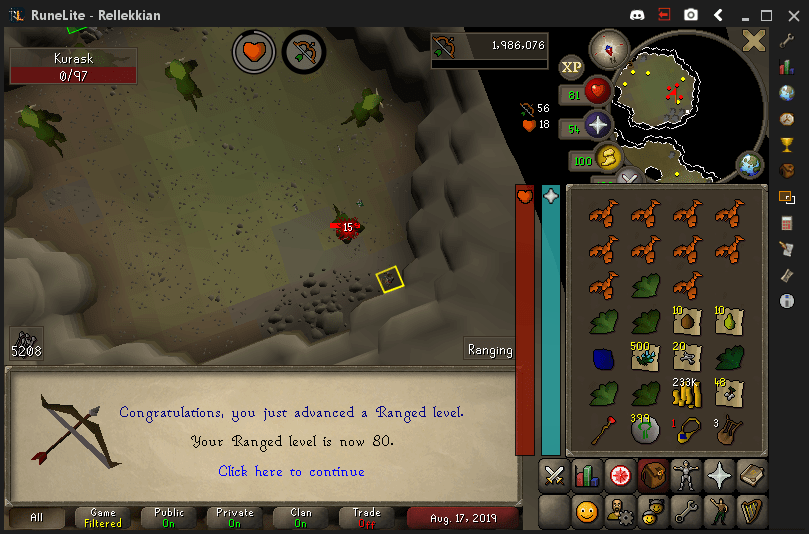The height and width of the screenshot is (534, 809).
Task: Click here to continue the level-up dialogue
Action: 291,471
